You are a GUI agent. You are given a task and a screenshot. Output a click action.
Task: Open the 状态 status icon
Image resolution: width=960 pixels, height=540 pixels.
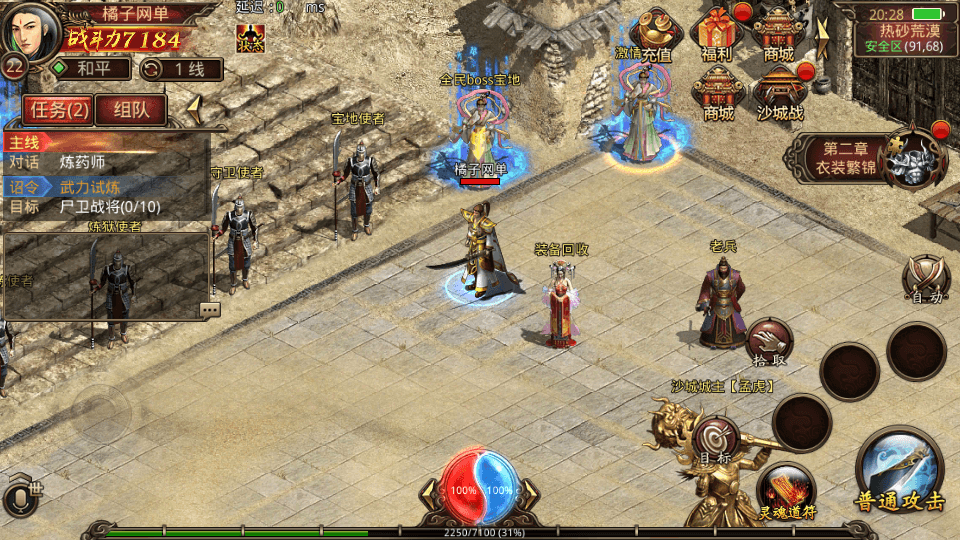(x=250, y=39)
